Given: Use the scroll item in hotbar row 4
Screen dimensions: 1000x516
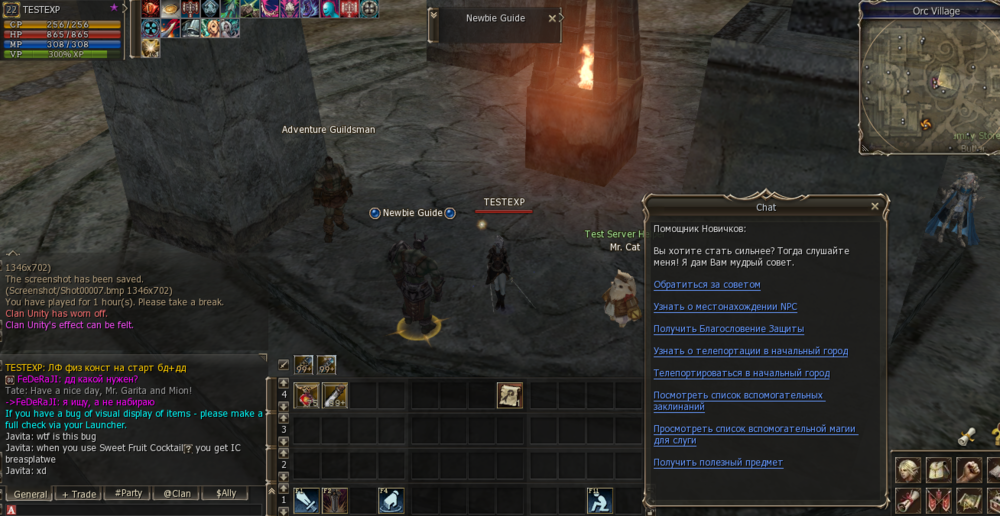Looking at the screenshot, I should (x=510, y=395).
